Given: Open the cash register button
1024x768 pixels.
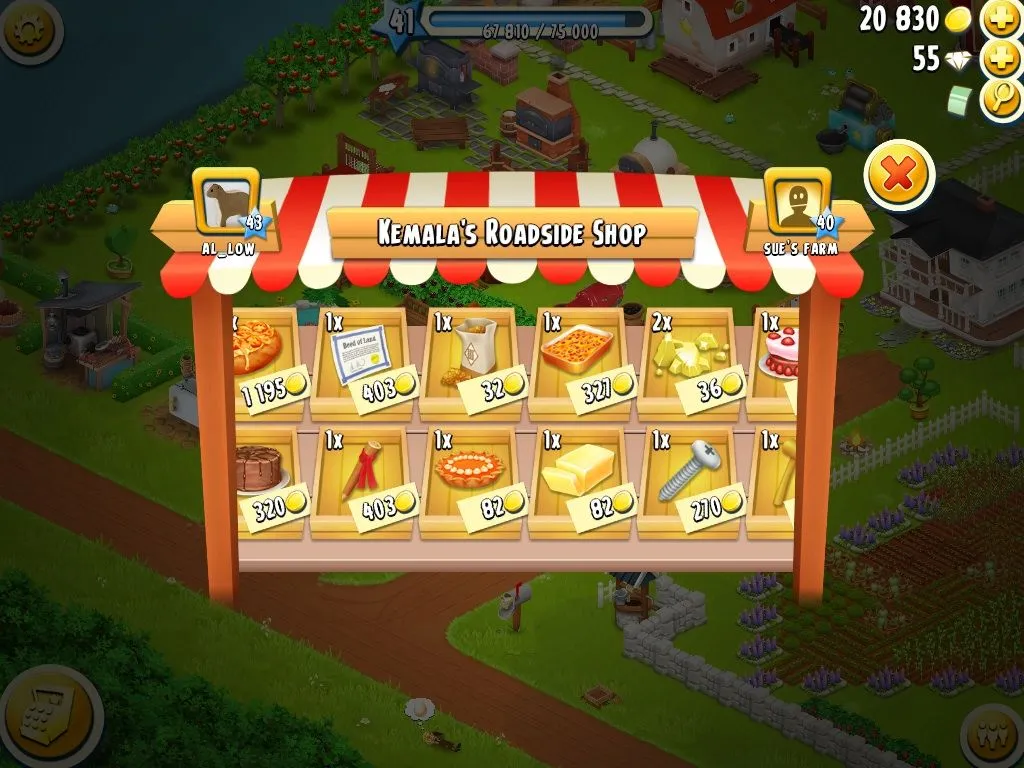Looking at the screenshot, I should pos(45,718).
